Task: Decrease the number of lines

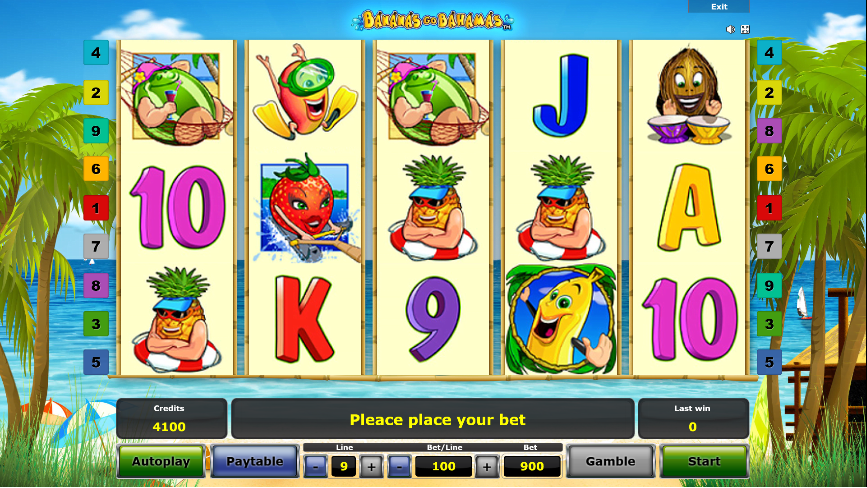Action: (x=315, y=466)
